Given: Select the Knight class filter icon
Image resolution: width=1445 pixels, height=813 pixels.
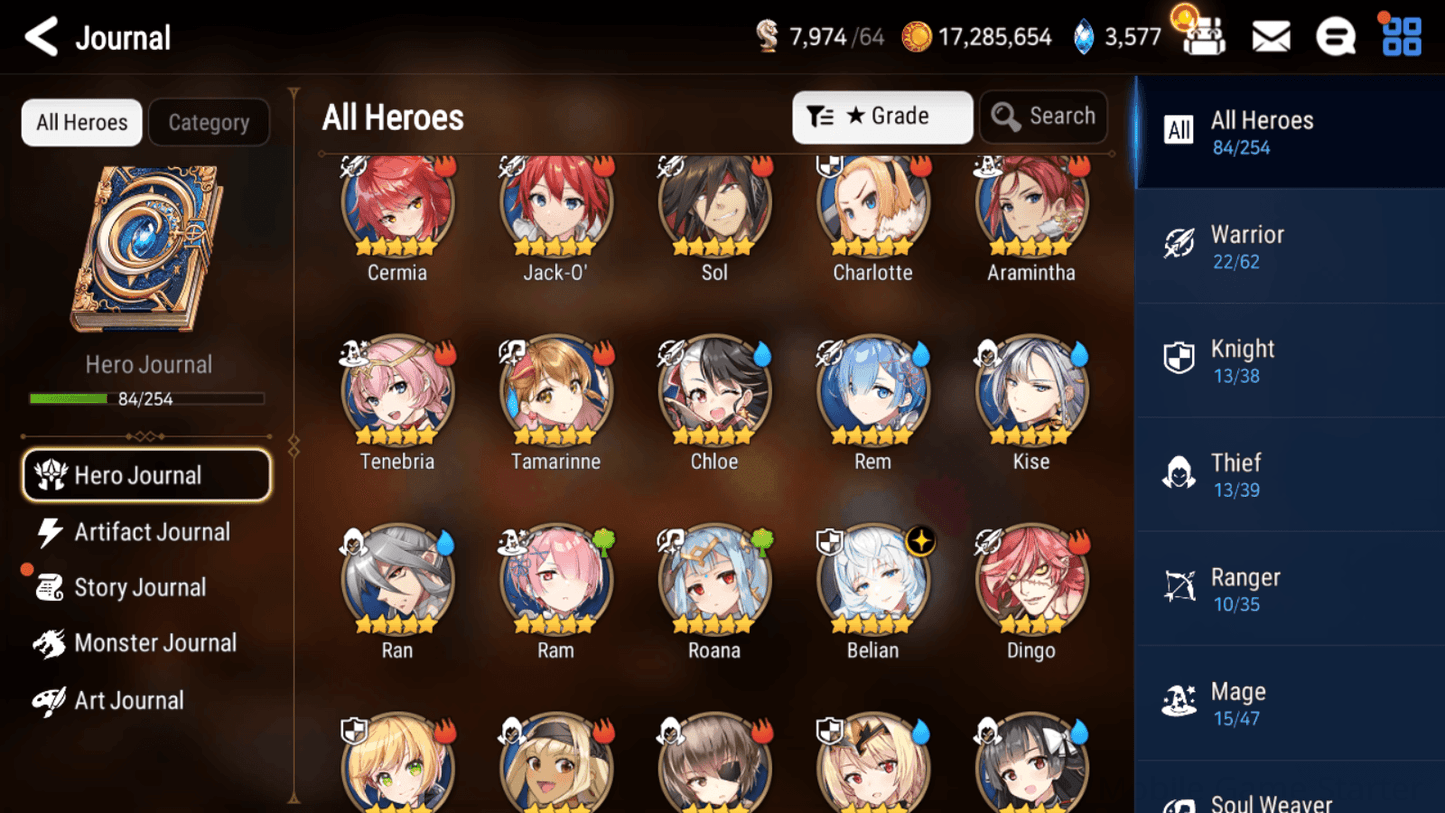Looking at the screenshot, I should 1181,358.
